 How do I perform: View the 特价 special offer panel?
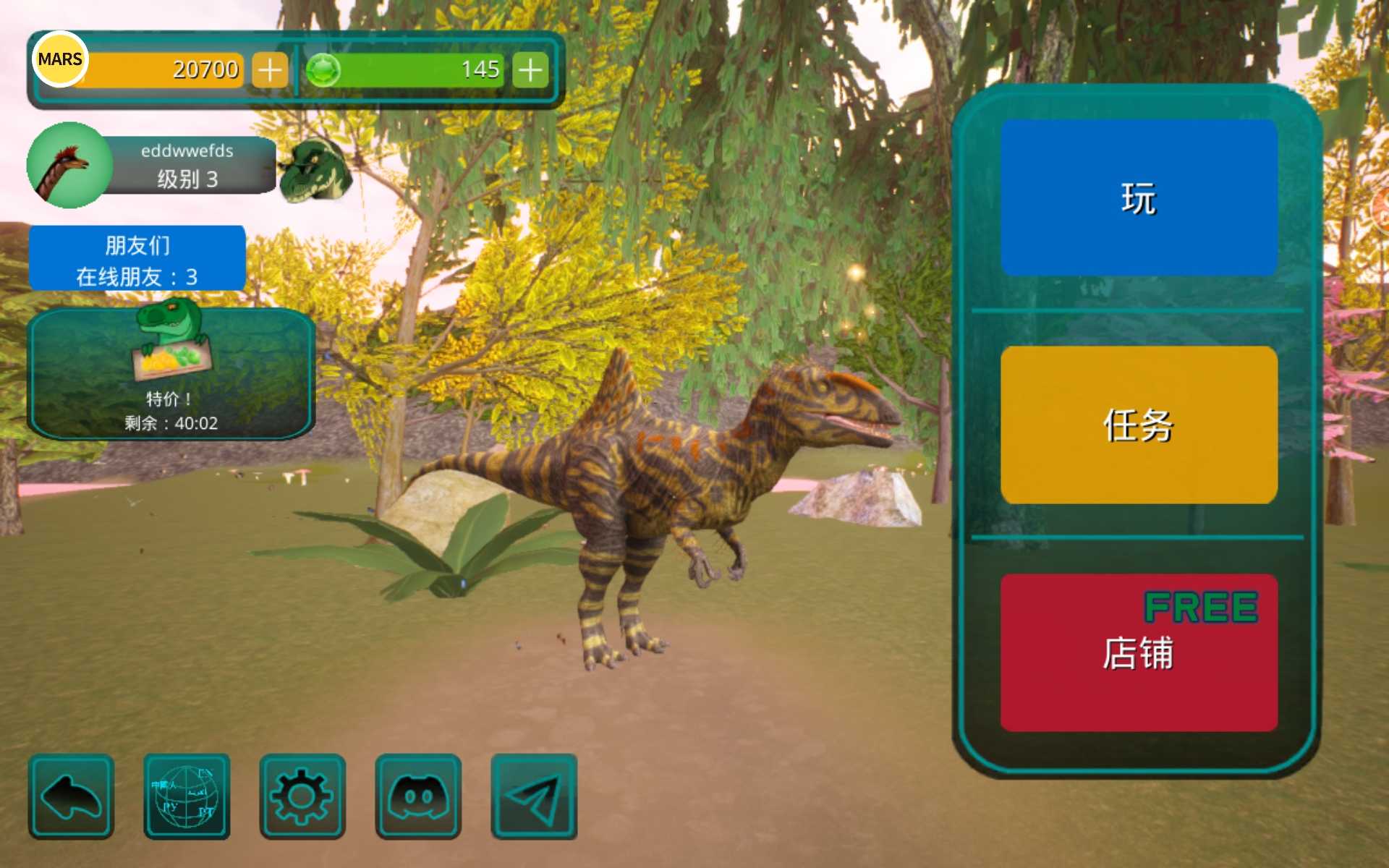pyautogui.click(x=171, y=374)
